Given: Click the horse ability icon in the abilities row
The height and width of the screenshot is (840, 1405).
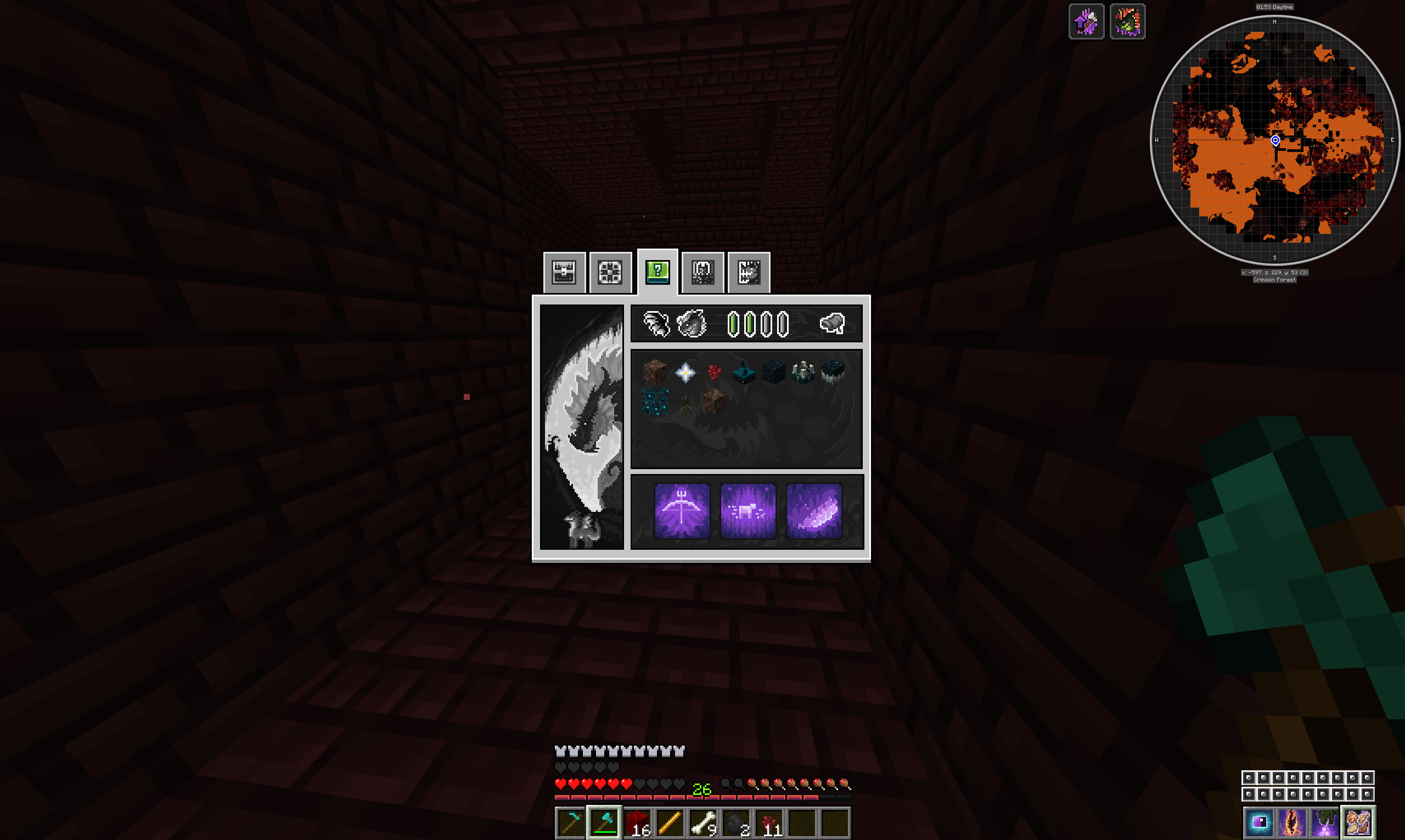Looking at the screenshot, I should tap(750, 511).
